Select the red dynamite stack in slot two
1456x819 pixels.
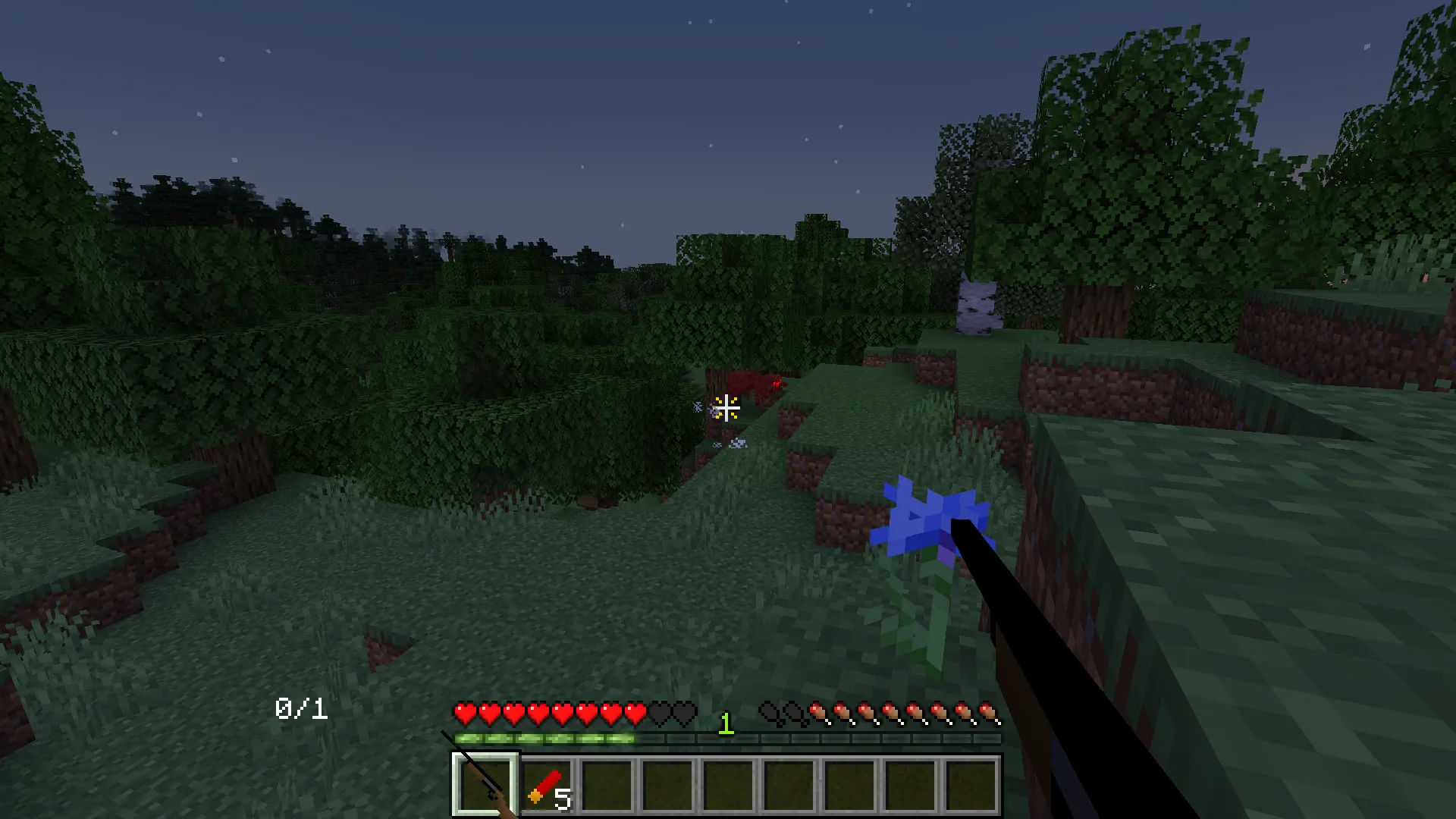(x=548, y=785)
